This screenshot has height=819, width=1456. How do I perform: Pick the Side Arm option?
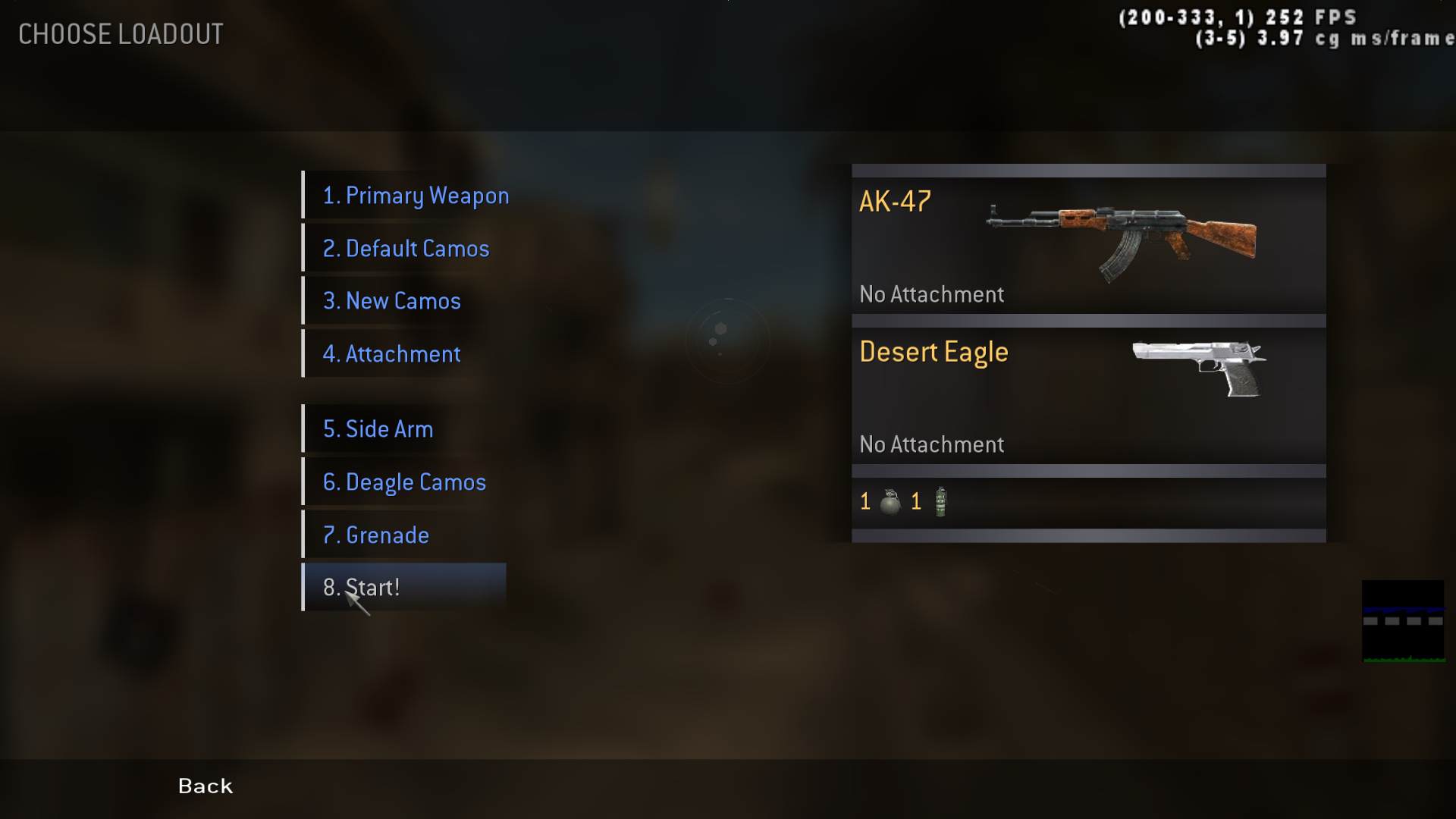[x=378, y=429]
